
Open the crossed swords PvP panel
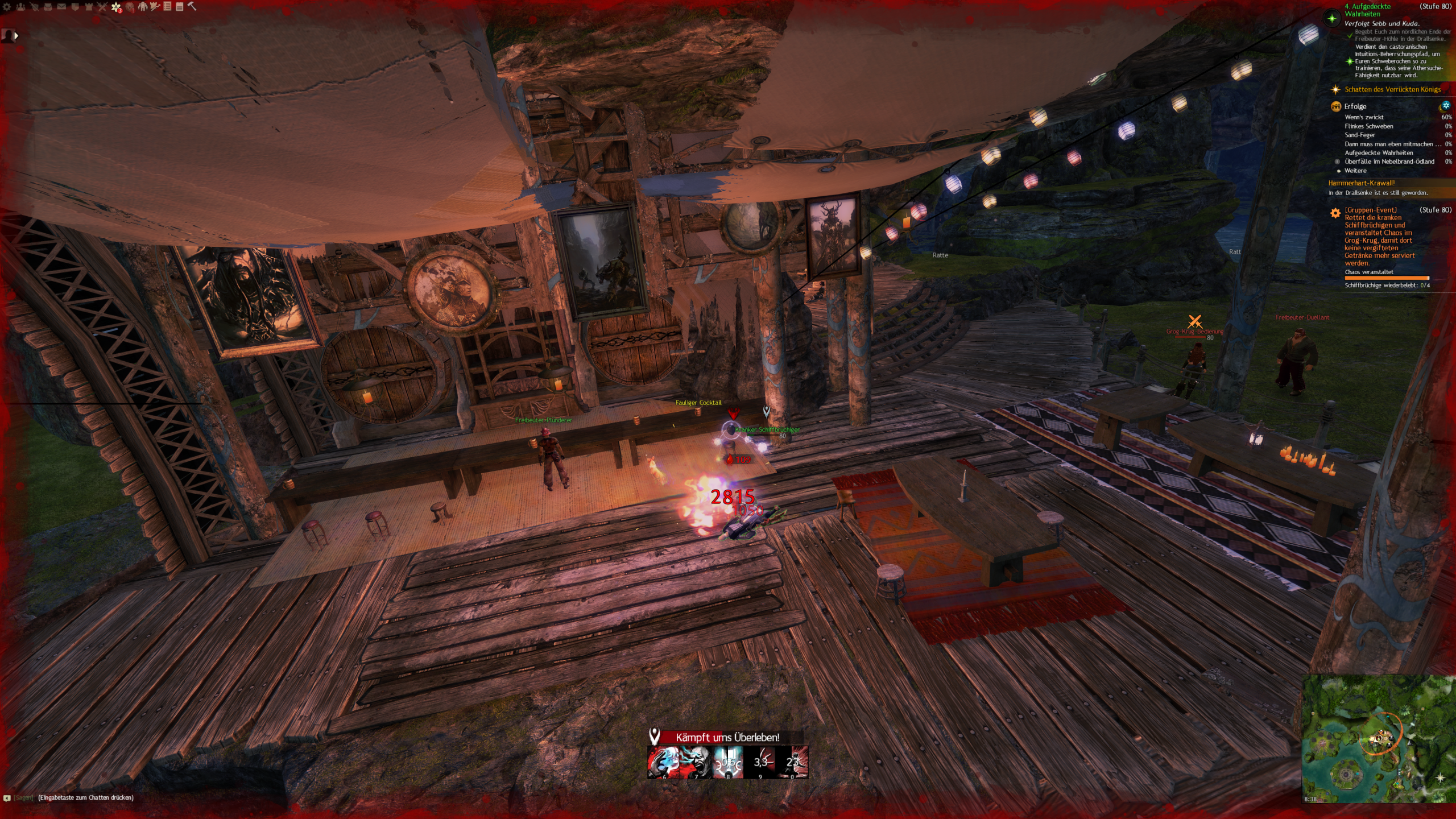coord(102,7)
